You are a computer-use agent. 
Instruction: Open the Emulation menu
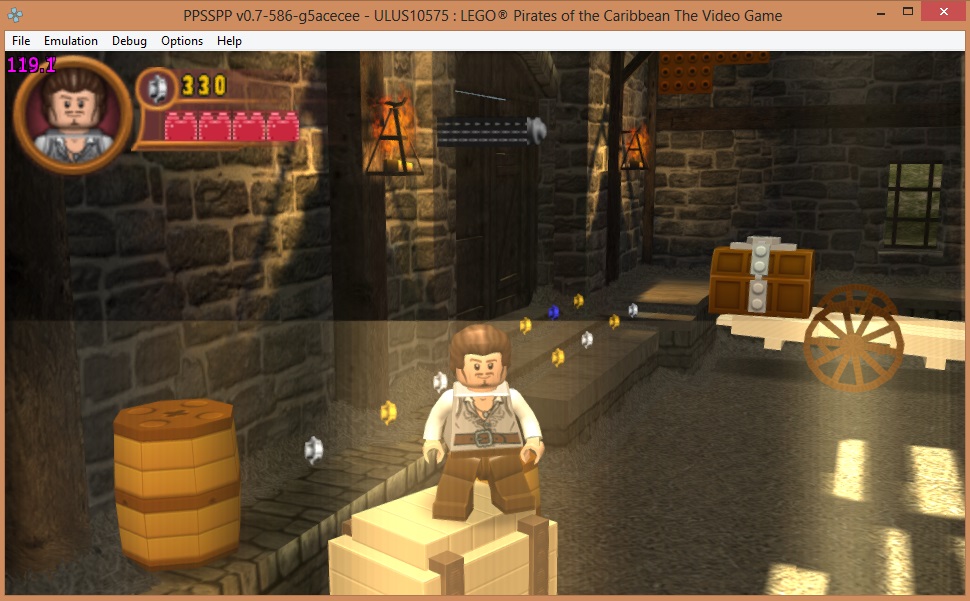click(x=71, y=41)
